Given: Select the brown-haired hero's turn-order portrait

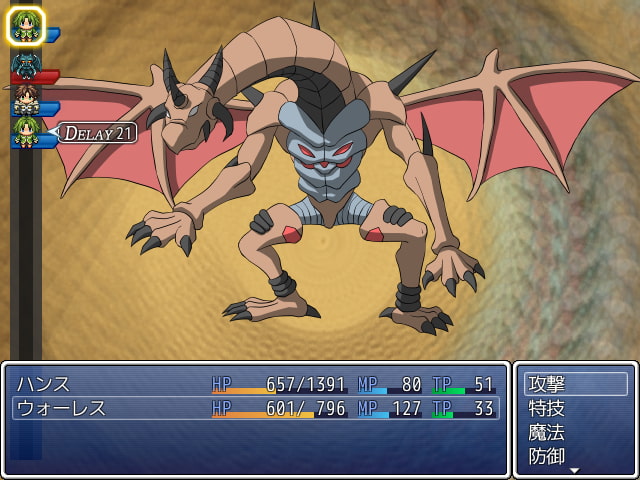Looking at the screenshot, I should pyautogui.click(x=25, y=98).
